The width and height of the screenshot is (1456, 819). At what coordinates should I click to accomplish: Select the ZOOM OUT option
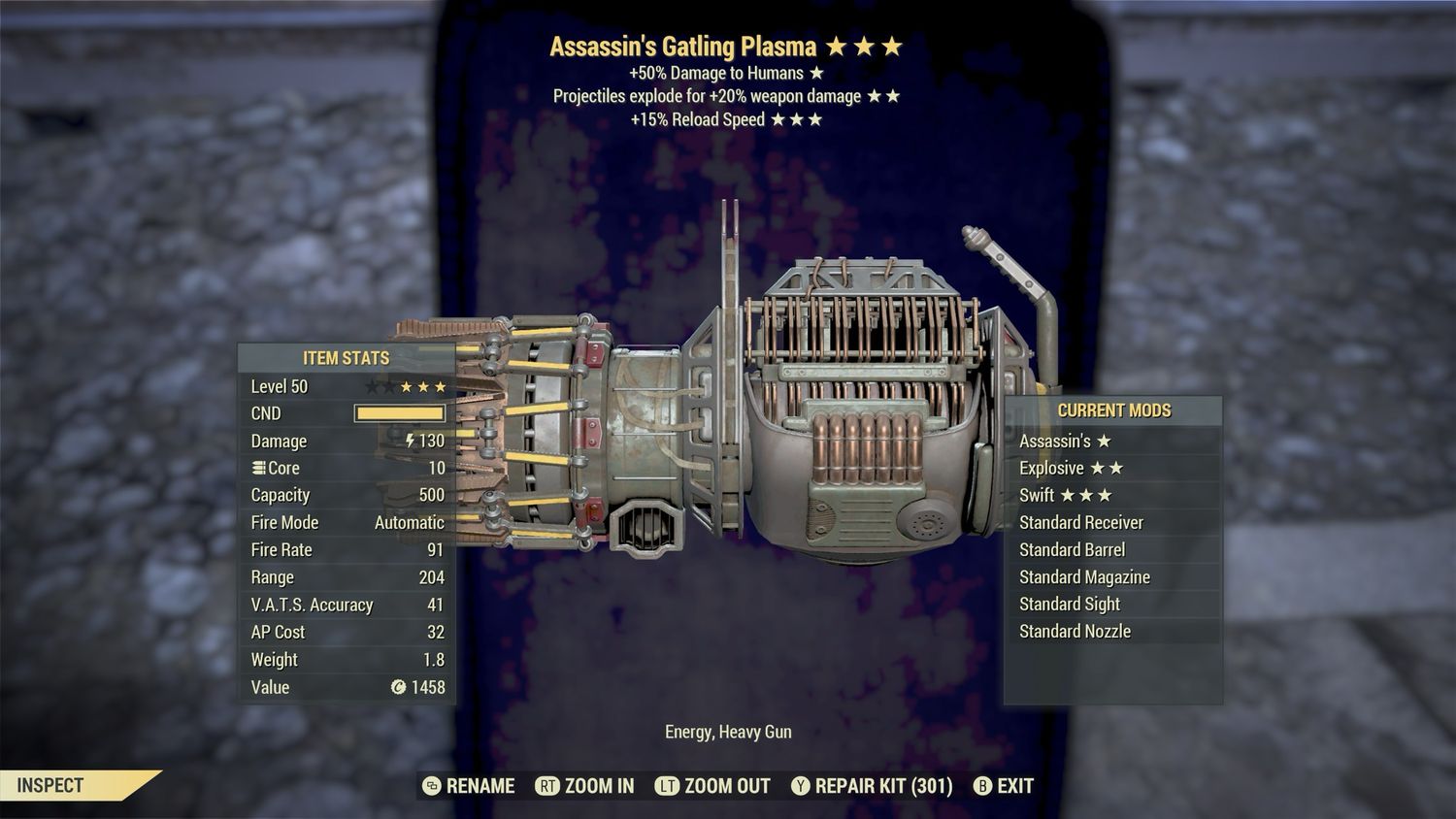pos(713,786)
